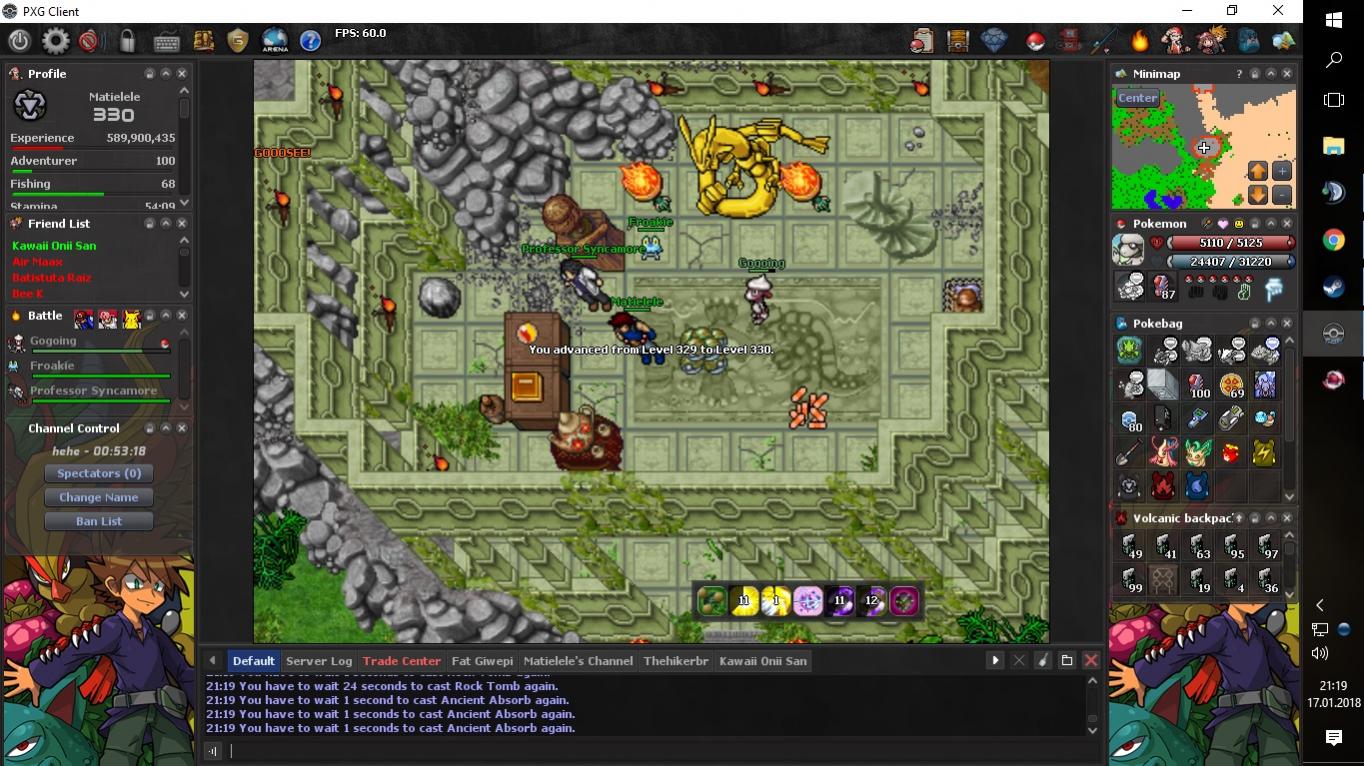The image size is (1364, 766).
Task: Maximize the PXG Client window
Action: click(x=1232, y=11)
